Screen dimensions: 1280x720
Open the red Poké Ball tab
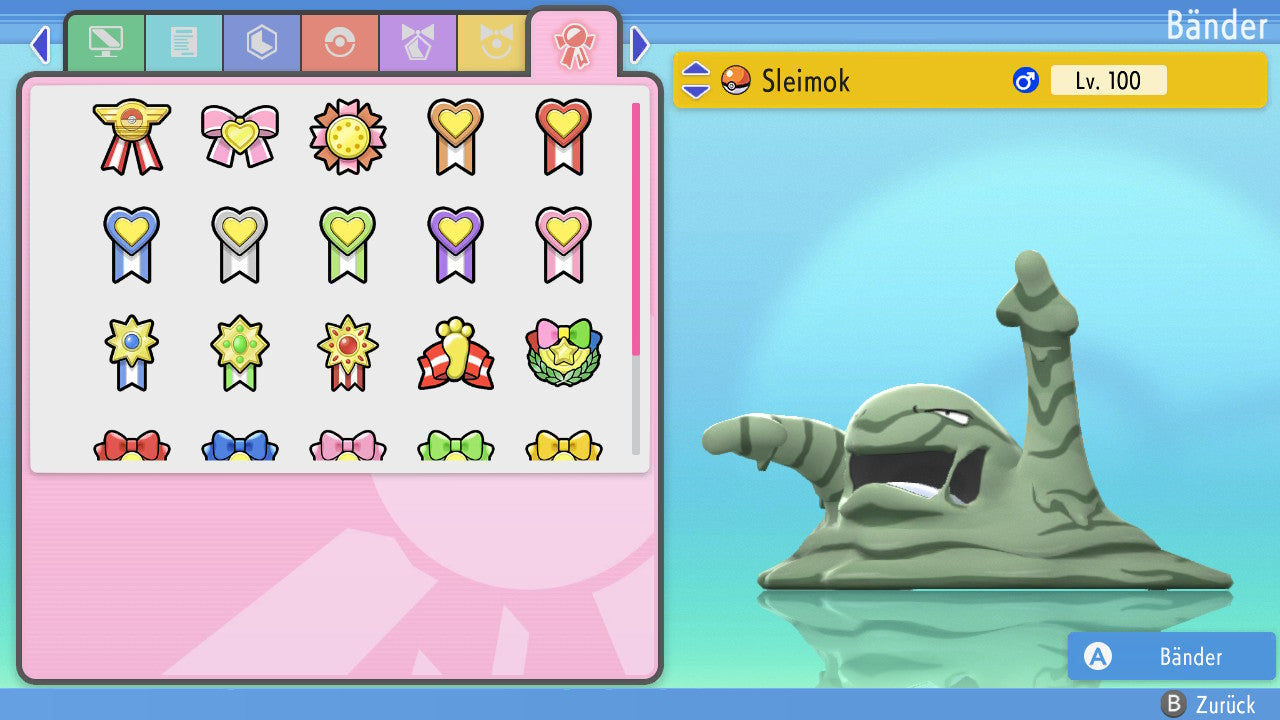click(x=340, y=42)
